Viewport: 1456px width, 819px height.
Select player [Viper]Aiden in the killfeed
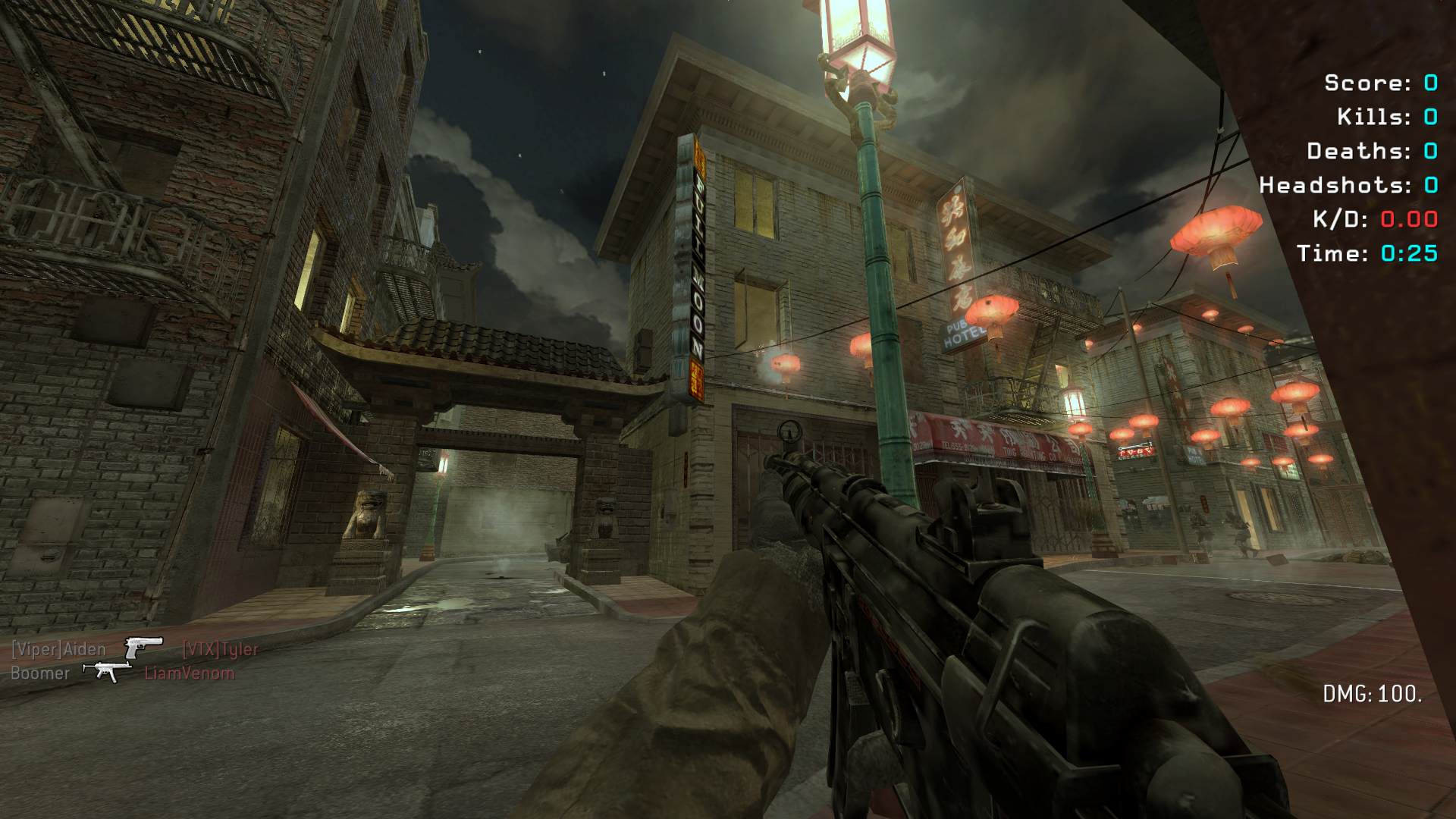[x=58, y=650]
